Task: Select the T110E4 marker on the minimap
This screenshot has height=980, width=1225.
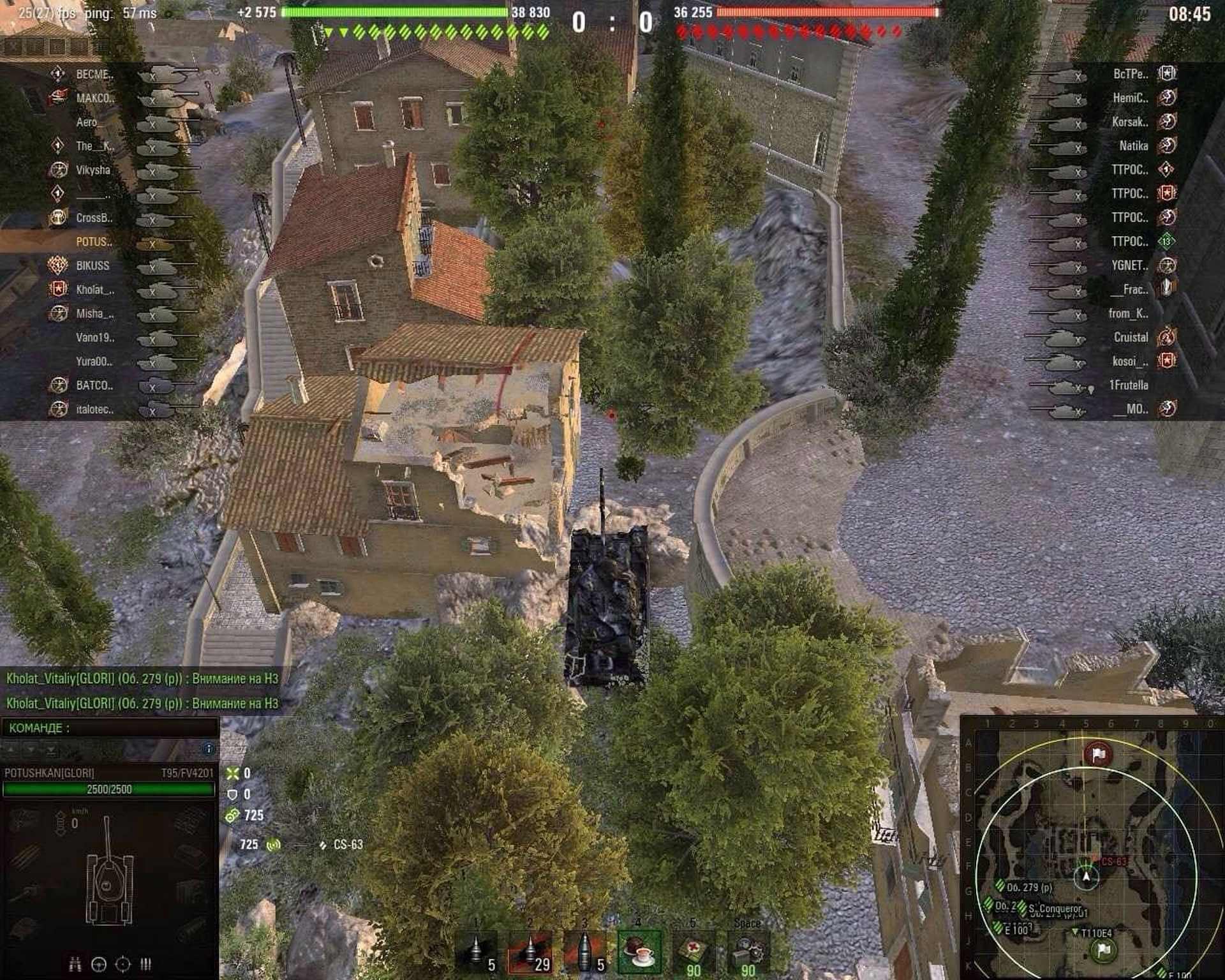Action: (1095, 933)
